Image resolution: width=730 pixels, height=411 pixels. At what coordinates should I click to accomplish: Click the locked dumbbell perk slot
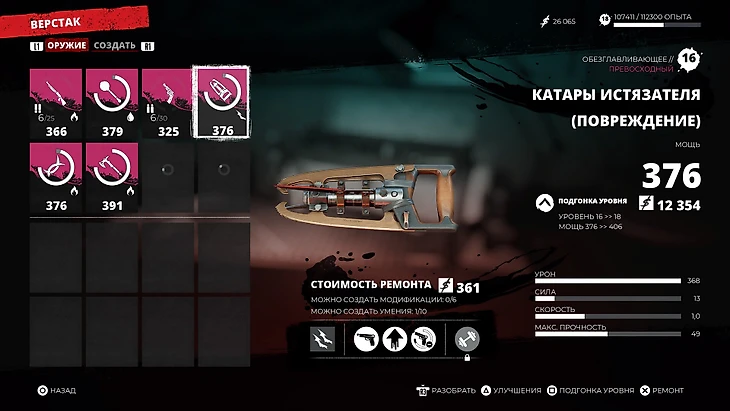click(465, 339)
